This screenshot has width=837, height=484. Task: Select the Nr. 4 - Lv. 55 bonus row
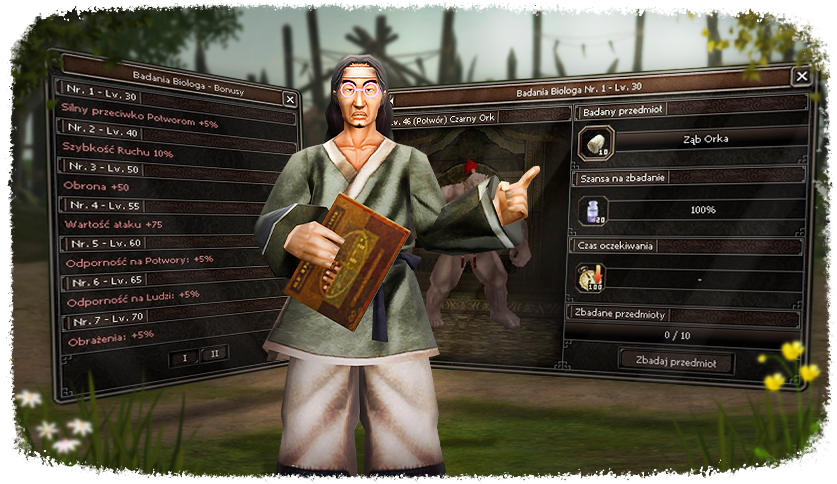(101, 205)
